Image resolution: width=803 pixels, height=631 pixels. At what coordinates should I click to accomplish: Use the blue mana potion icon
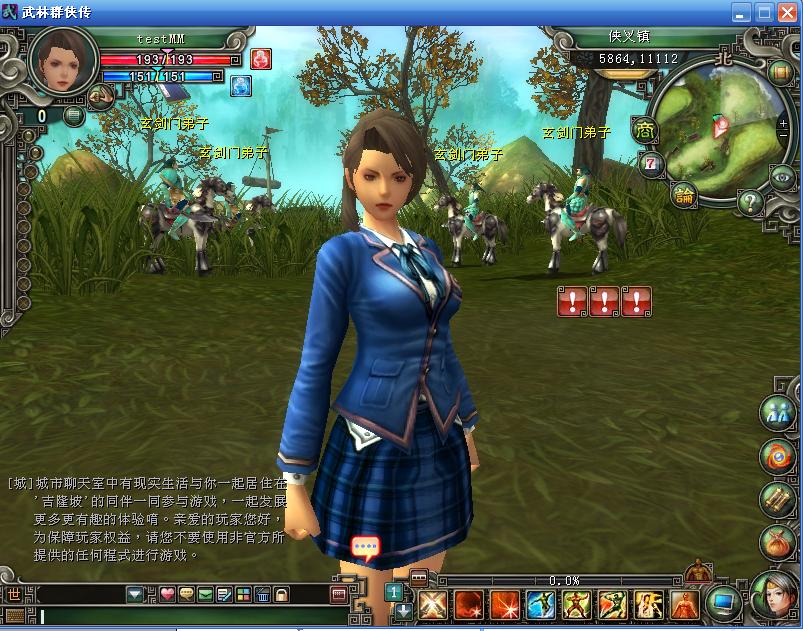241,86
